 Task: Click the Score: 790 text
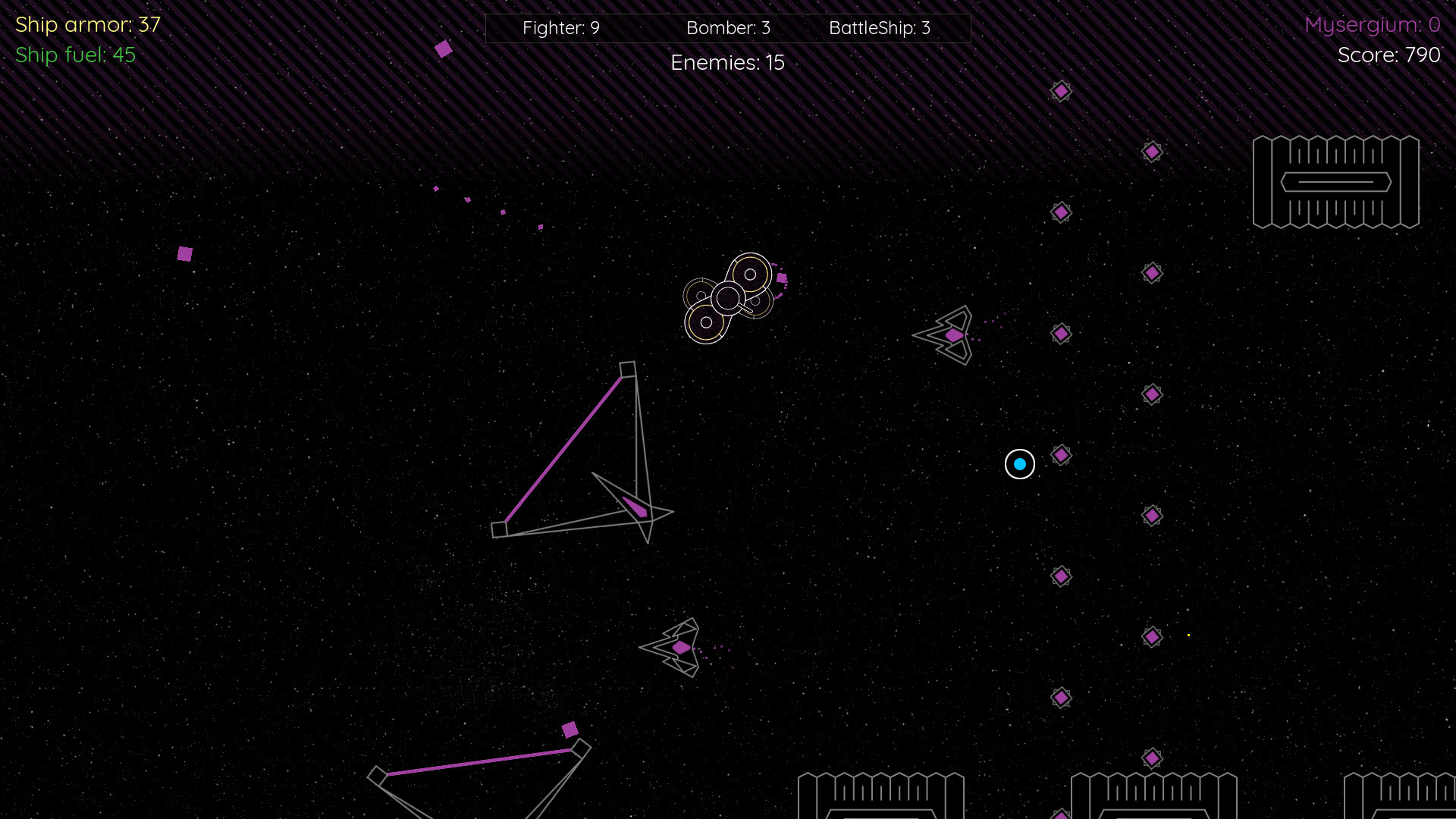pos(1389,55)
